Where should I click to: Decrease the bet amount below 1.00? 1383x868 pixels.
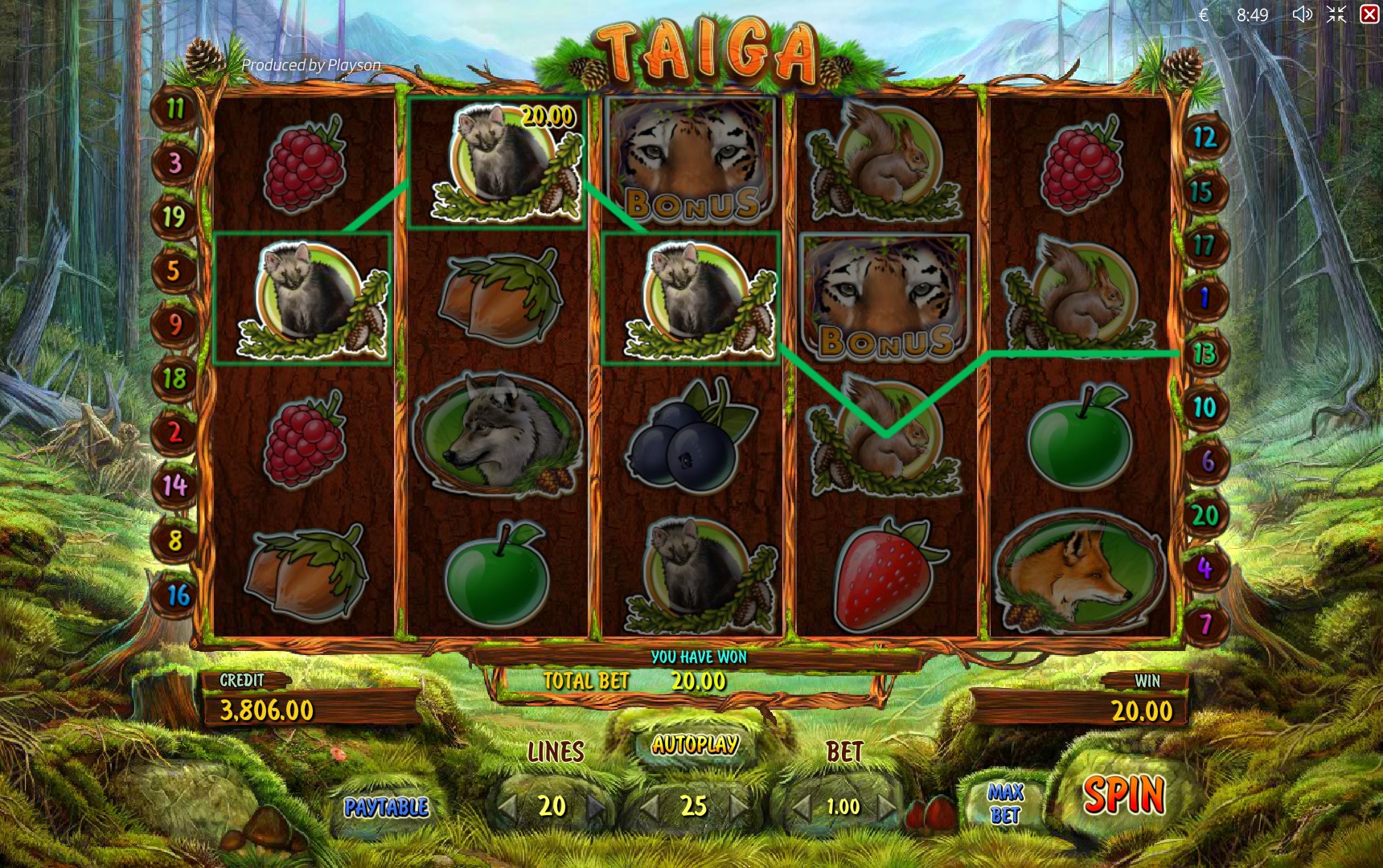(x=798, y=806)
